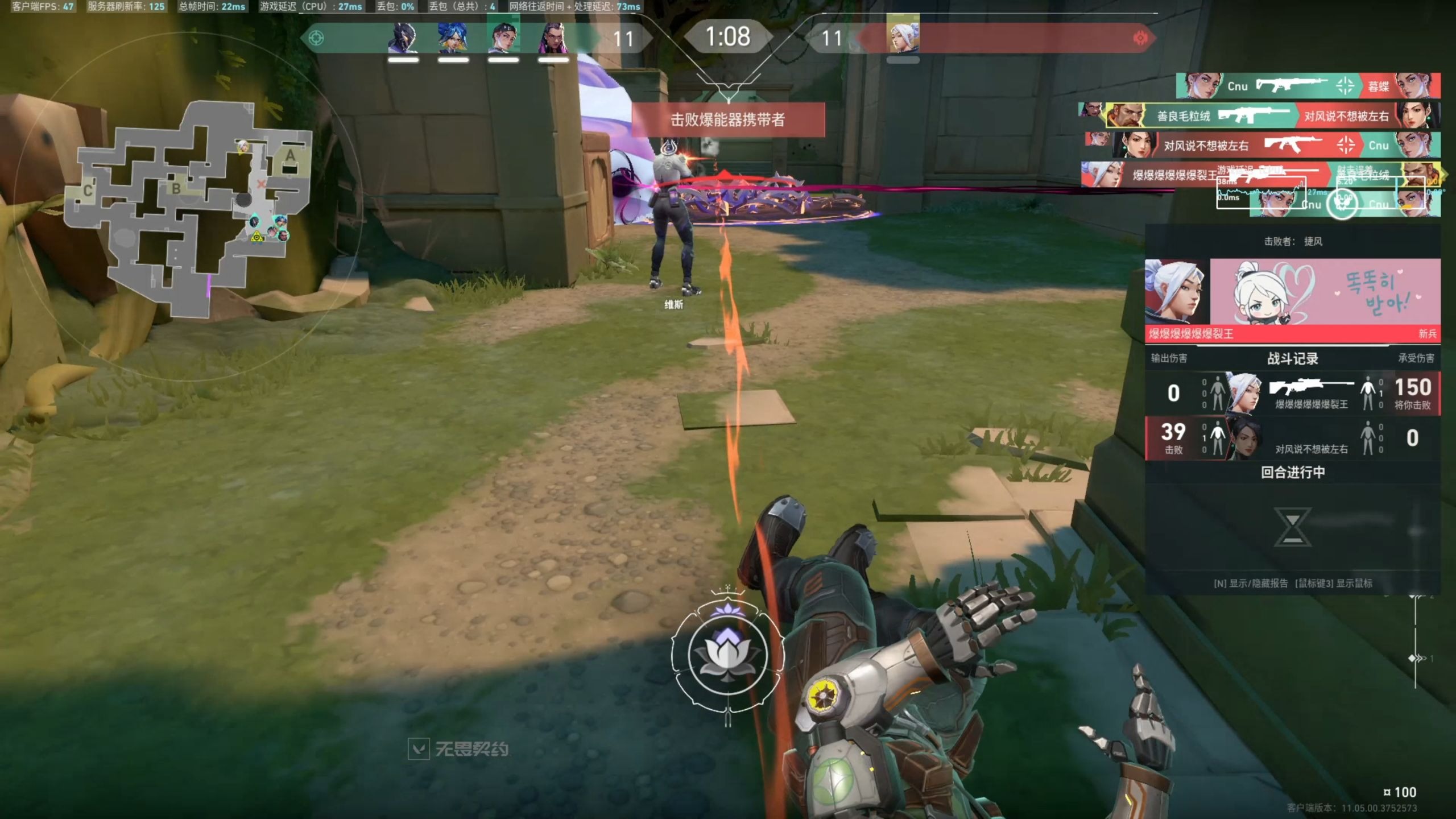Click the hourglass icon in the combat report
Viewport: 1456px width, 819px height.
[1292, 527]
